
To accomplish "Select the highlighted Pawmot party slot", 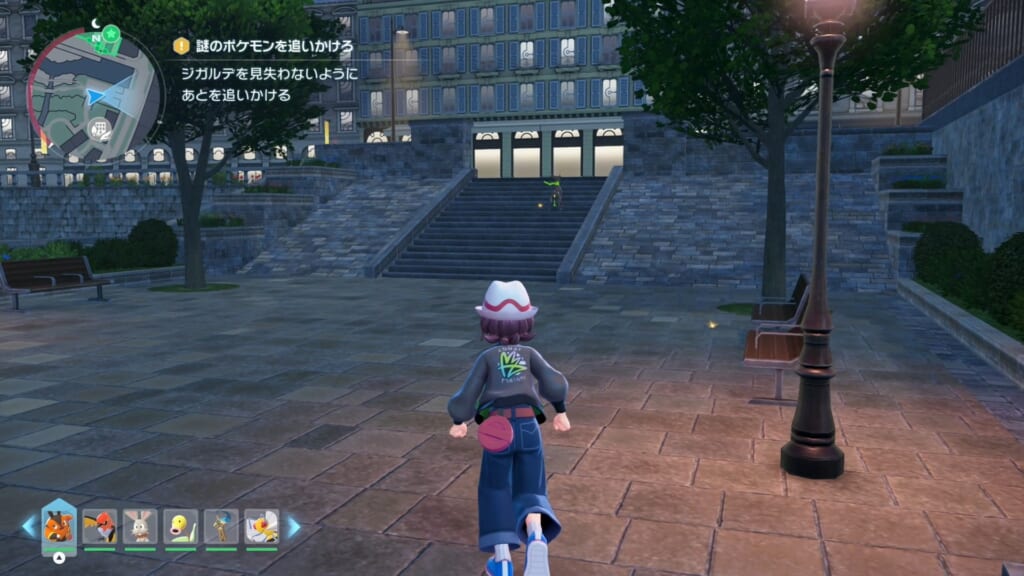I will 59,526.
